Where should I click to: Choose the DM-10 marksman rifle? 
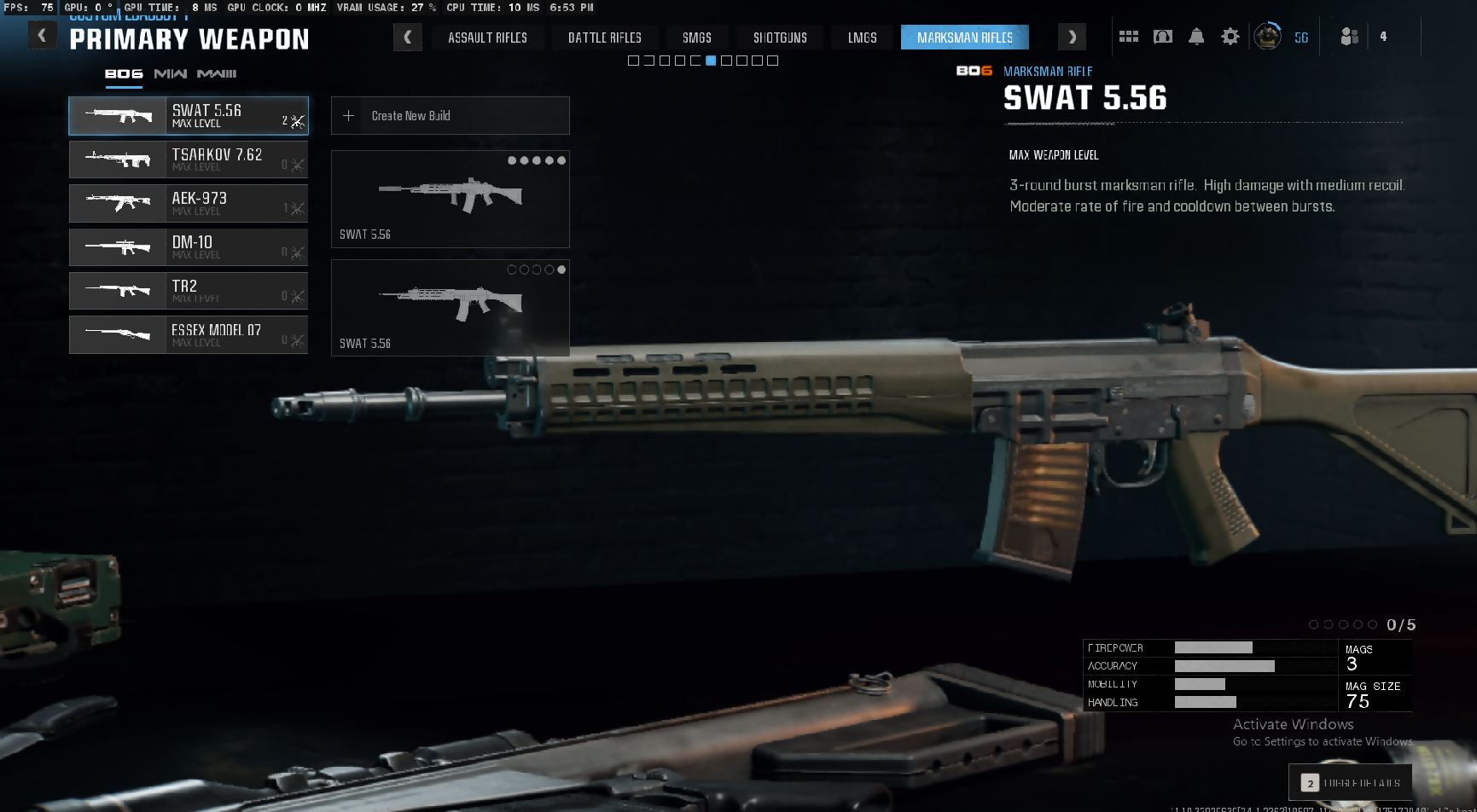189,247
